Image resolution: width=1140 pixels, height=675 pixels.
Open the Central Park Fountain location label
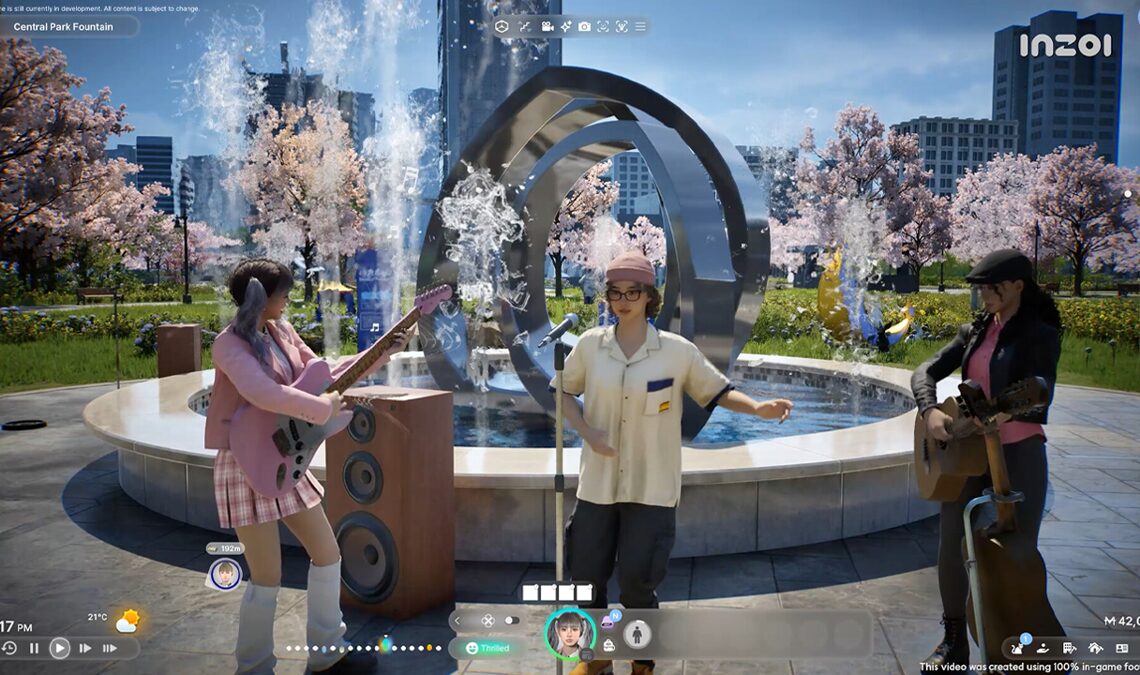63,27
